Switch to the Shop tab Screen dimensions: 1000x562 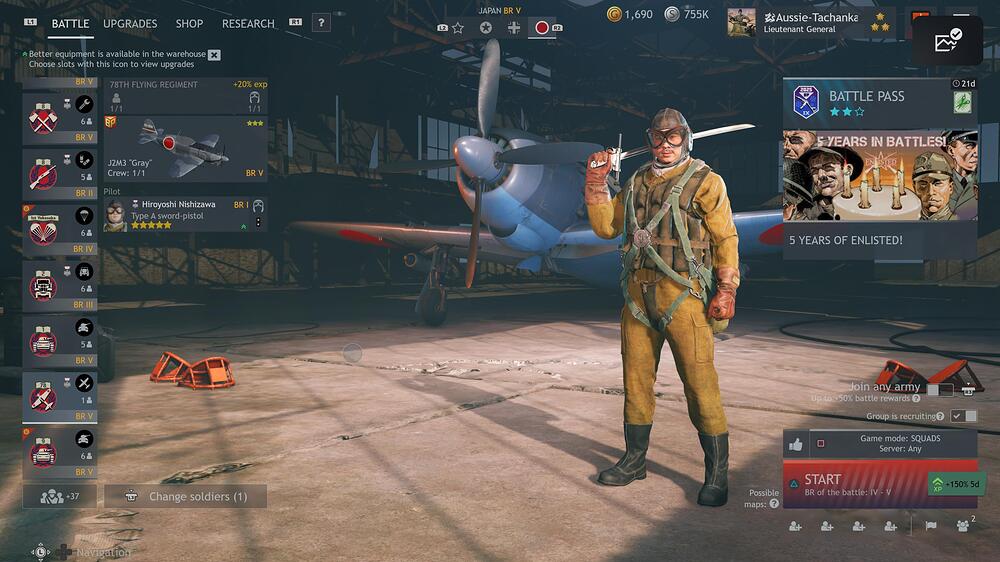(x=189, y=23)
